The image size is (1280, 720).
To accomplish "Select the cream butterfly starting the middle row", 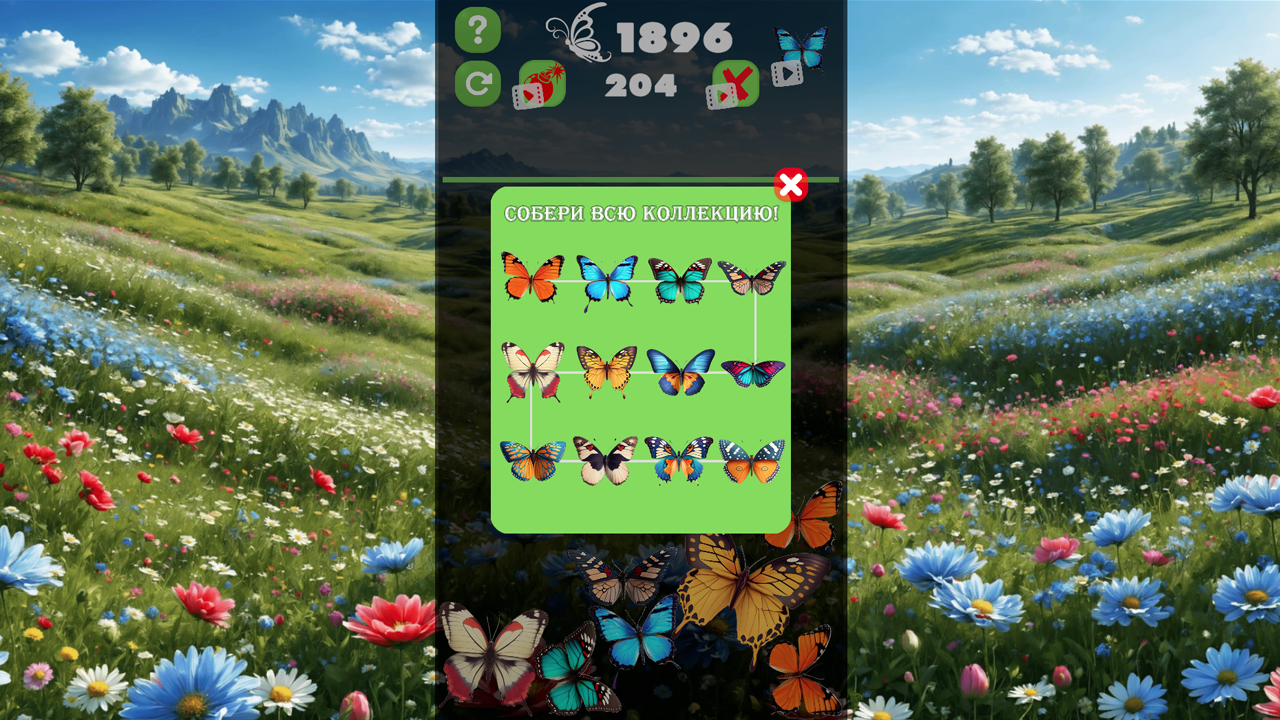I will [531, 368].
